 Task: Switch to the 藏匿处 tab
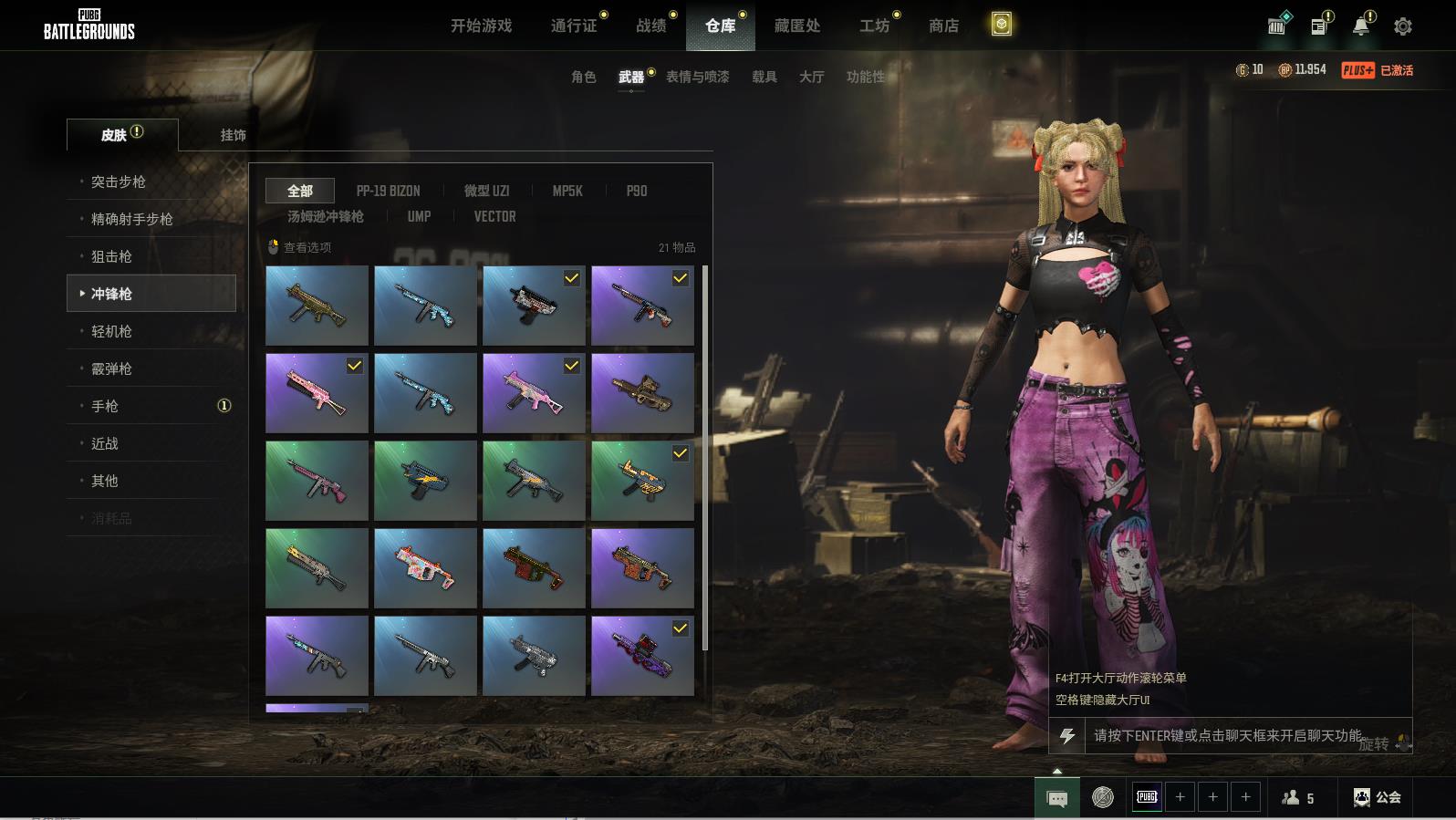tap(796, 26)
